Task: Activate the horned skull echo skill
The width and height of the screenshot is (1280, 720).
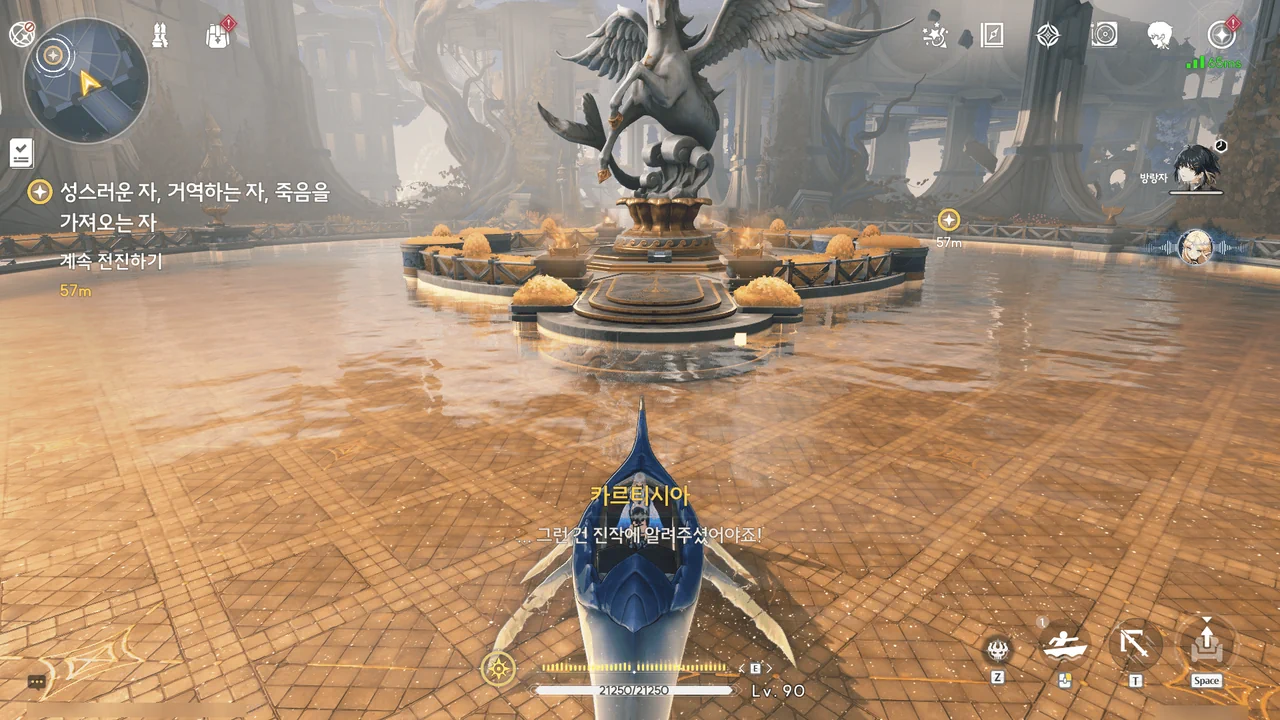Action: [x=998, y=650]
